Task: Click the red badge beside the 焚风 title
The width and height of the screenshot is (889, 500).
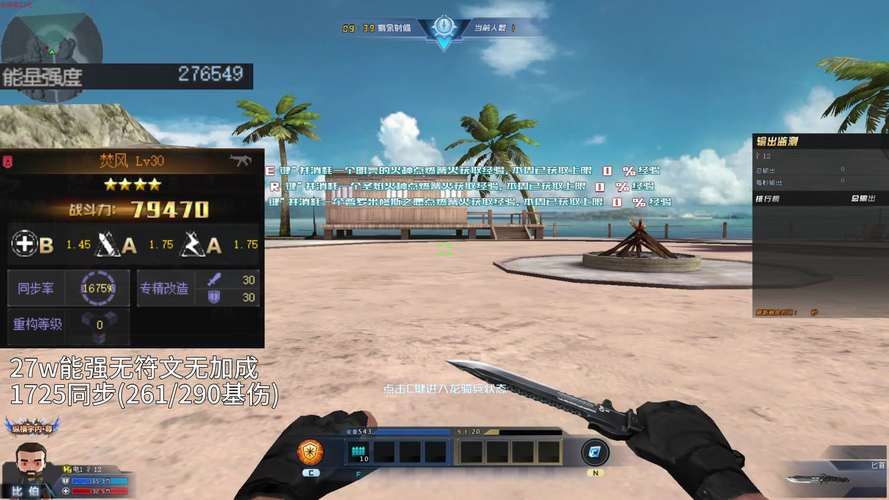Action: pos(8,160)
